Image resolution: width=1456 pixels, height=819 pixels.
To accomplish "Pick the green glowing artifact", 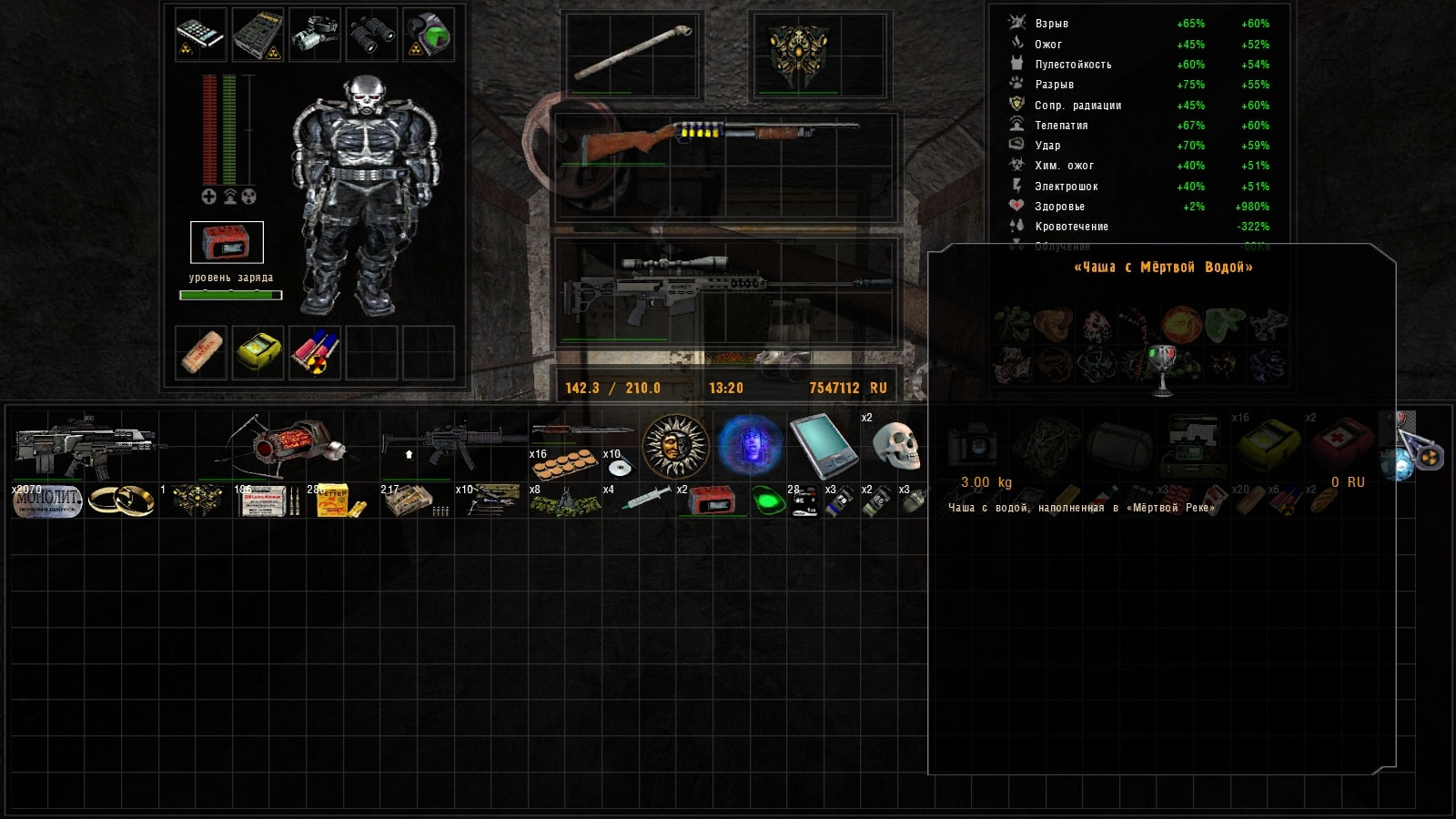I will click(769, 500).
